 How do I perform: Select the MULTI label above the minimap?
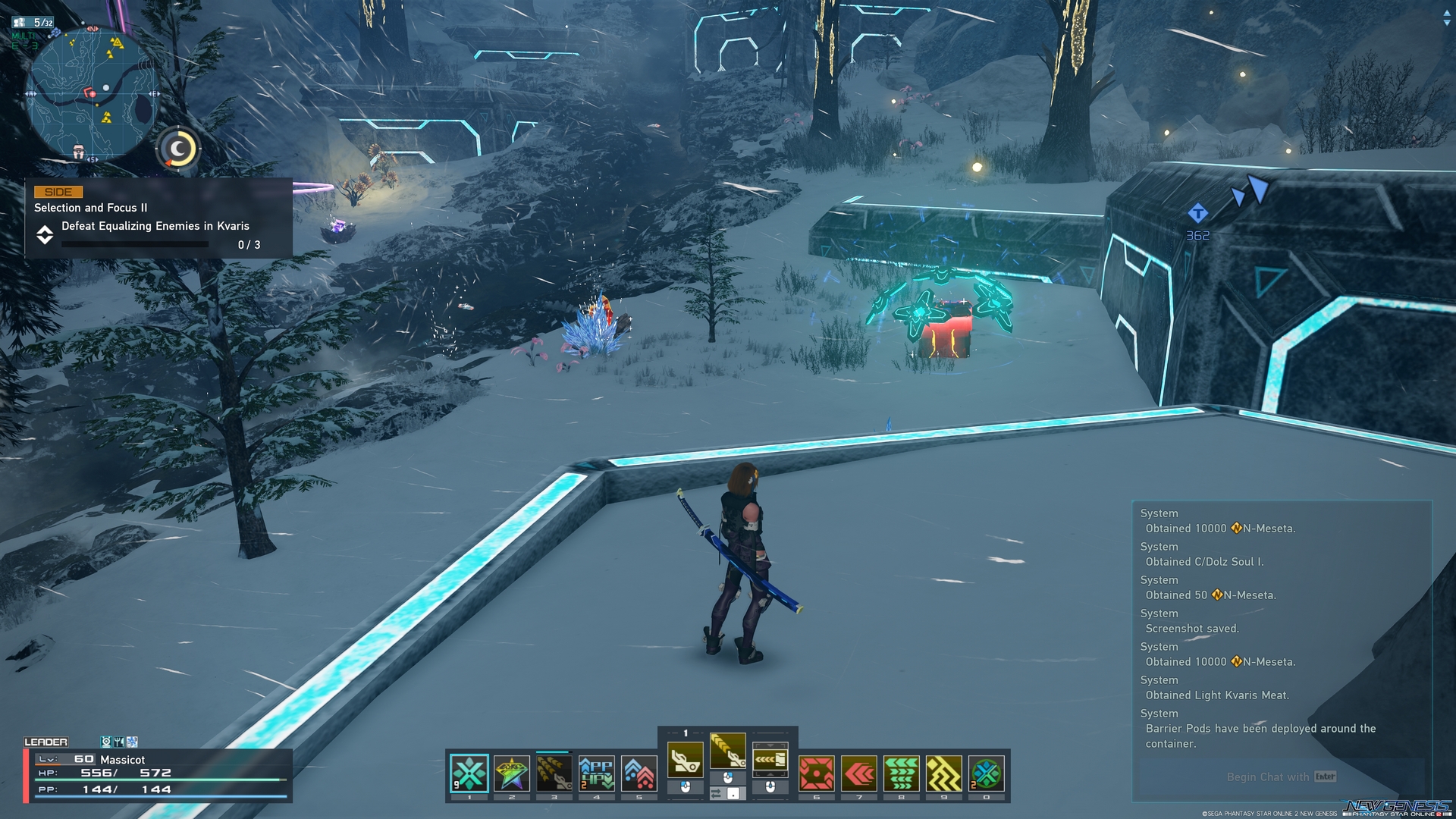[x=23, y=34]
